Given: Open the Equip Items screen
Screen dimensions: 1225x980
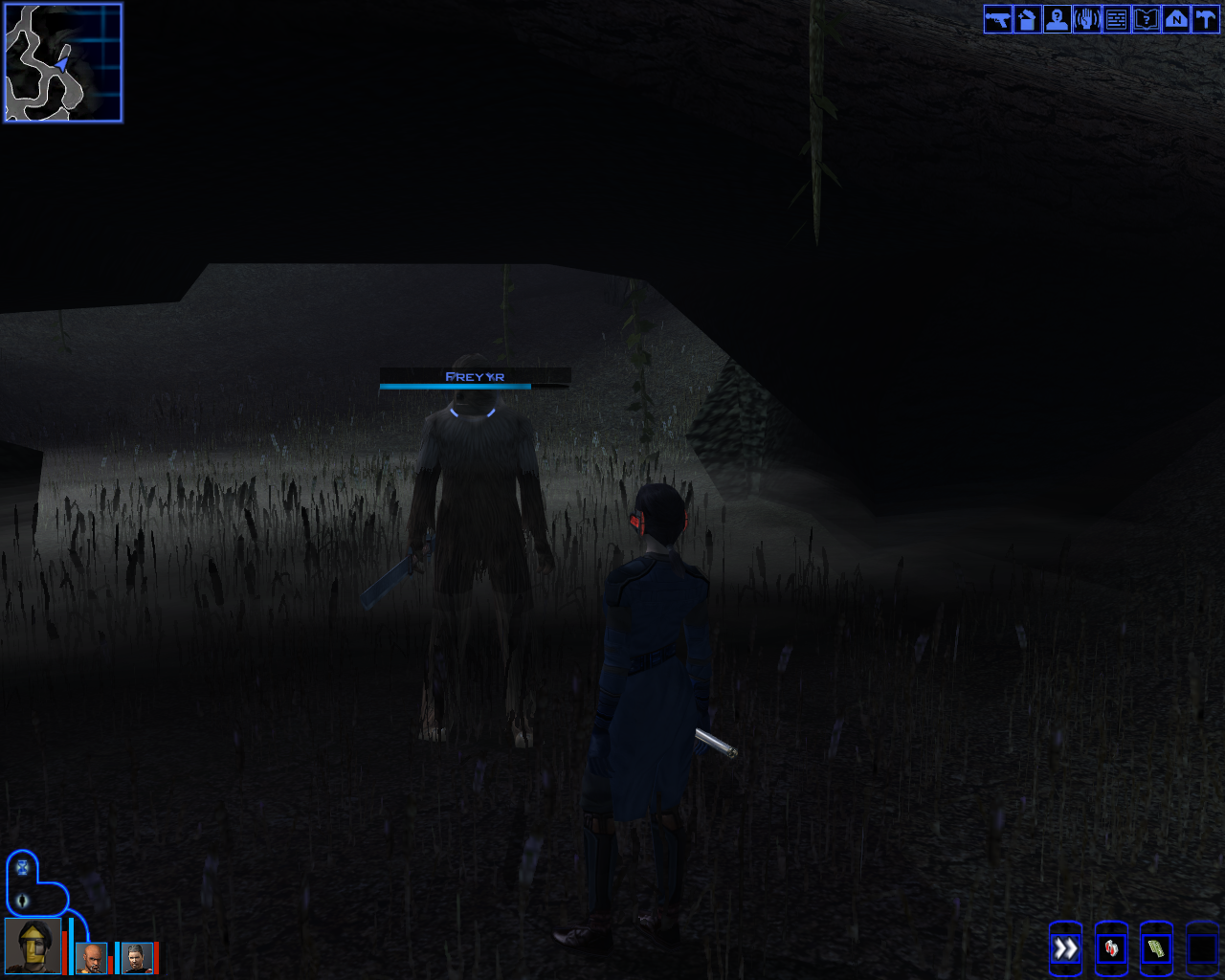Looking at the screenshot, I should click(x=998, y=19).
